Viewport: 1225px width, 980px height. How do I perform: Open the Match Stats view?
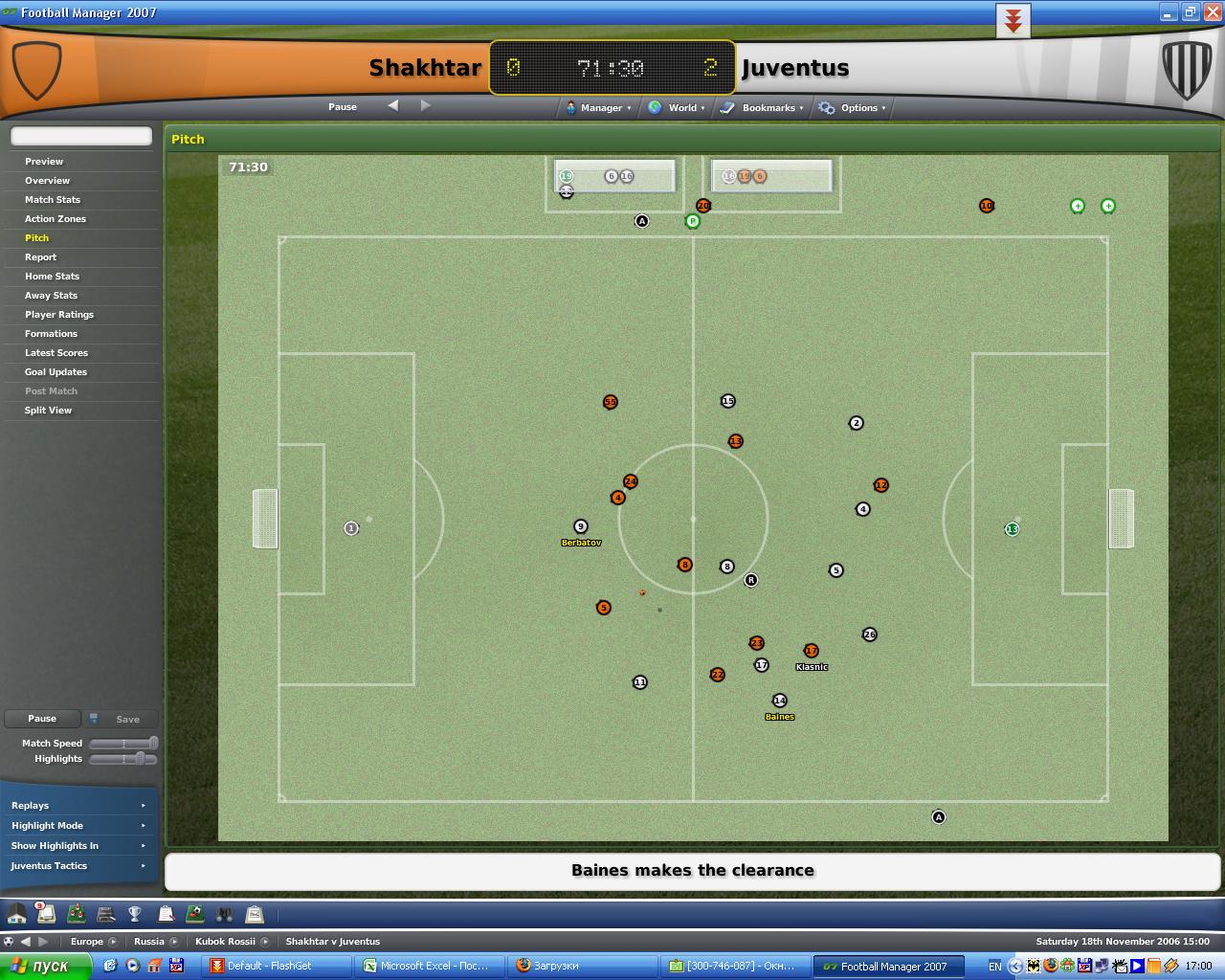[53, 200]
